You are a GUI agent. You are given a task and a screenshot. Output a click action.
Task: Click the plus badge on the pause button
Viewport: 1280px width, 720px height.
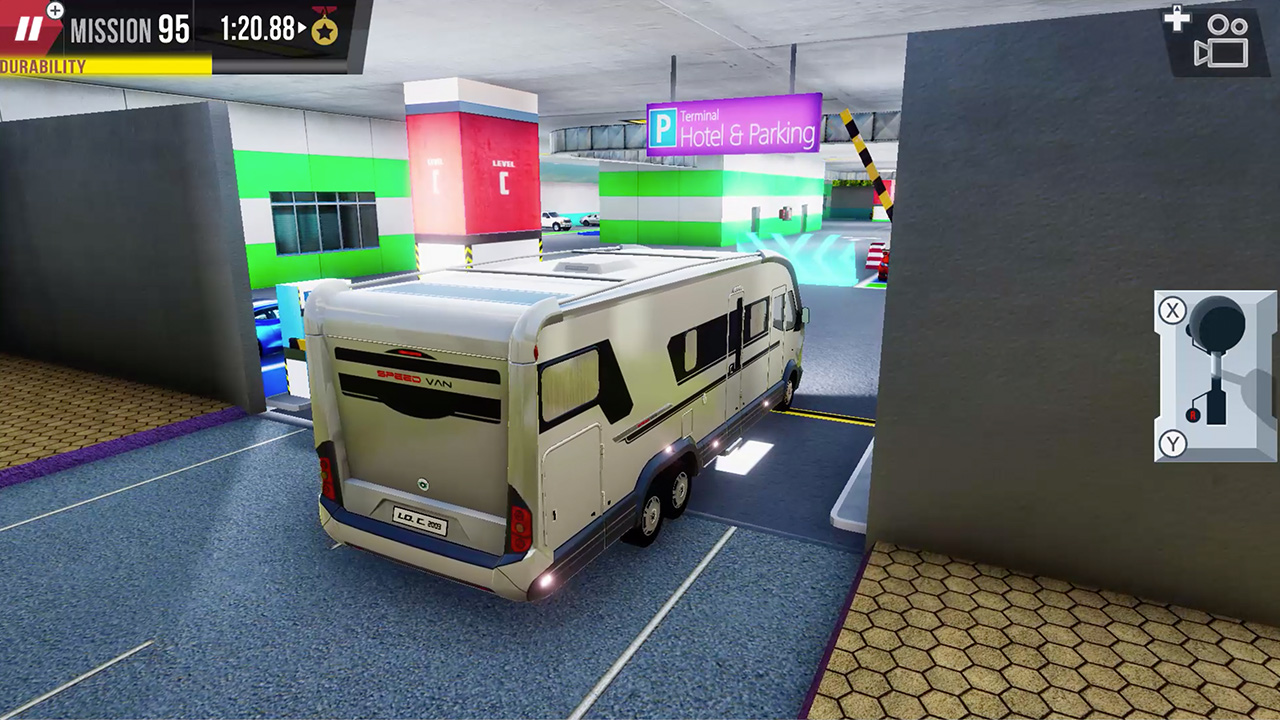[54, 12]
